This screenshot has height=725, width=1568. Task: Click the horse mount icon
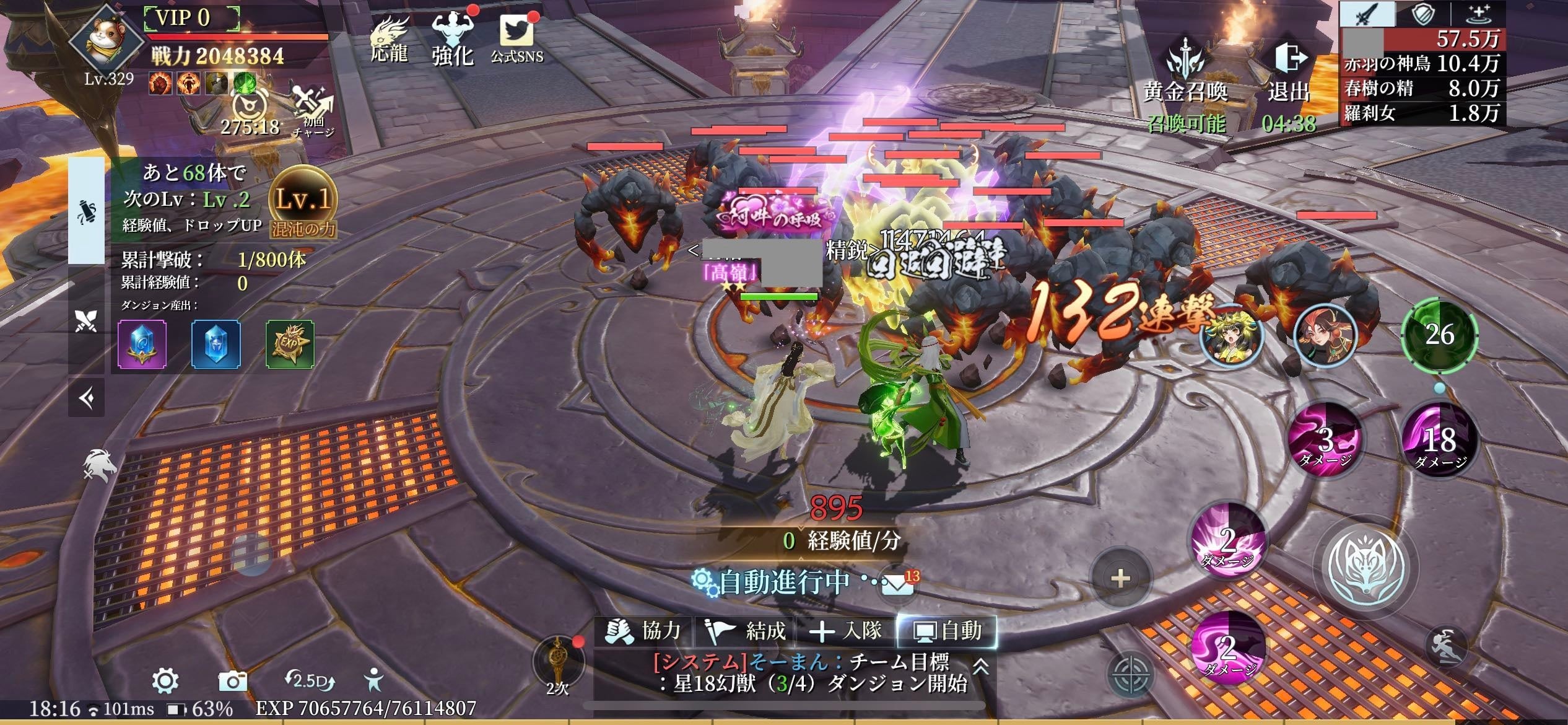[x=100, y=465]
